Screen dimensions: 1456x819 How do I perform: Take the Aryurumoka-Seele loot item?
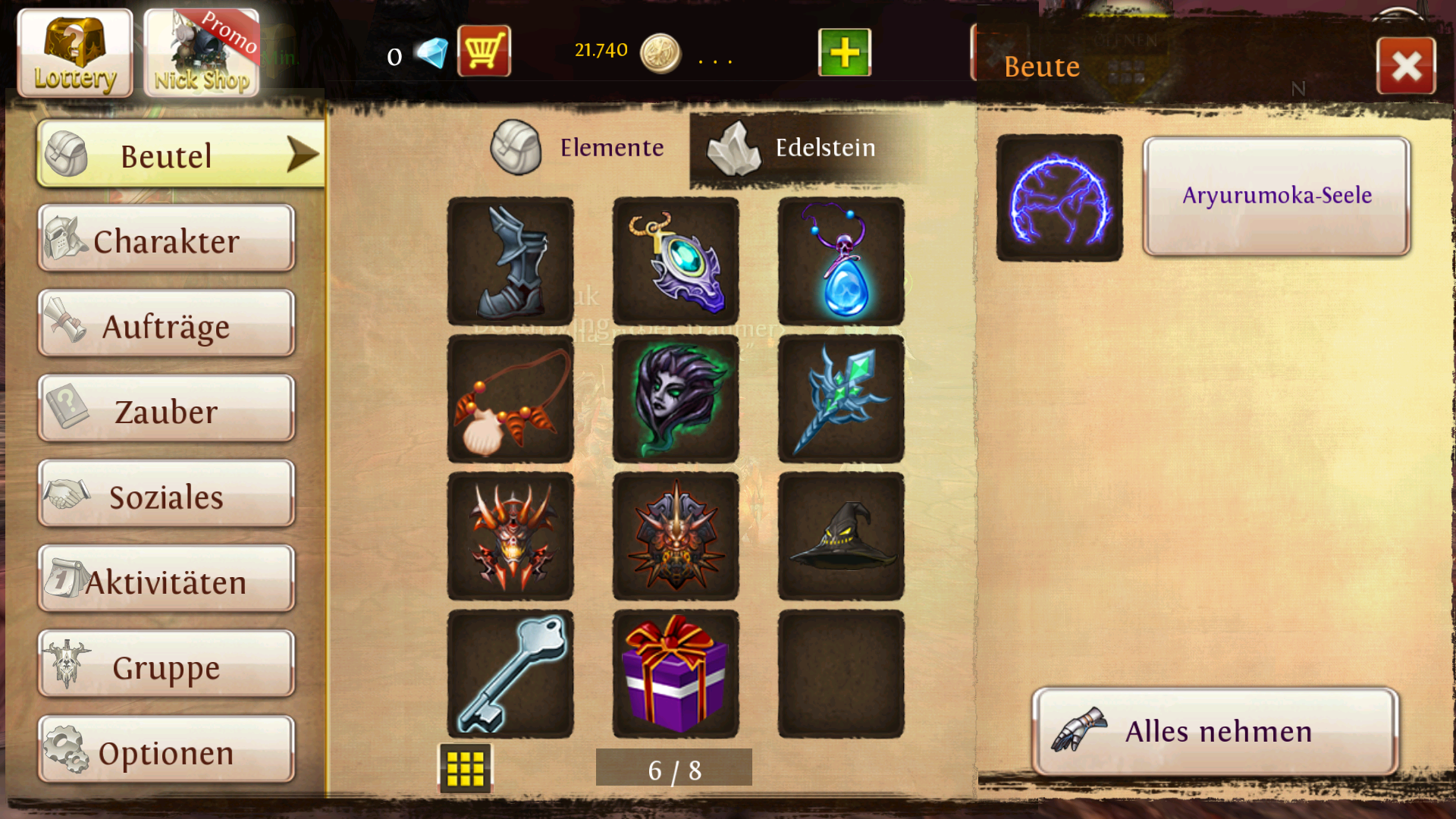coord(1276,196)
